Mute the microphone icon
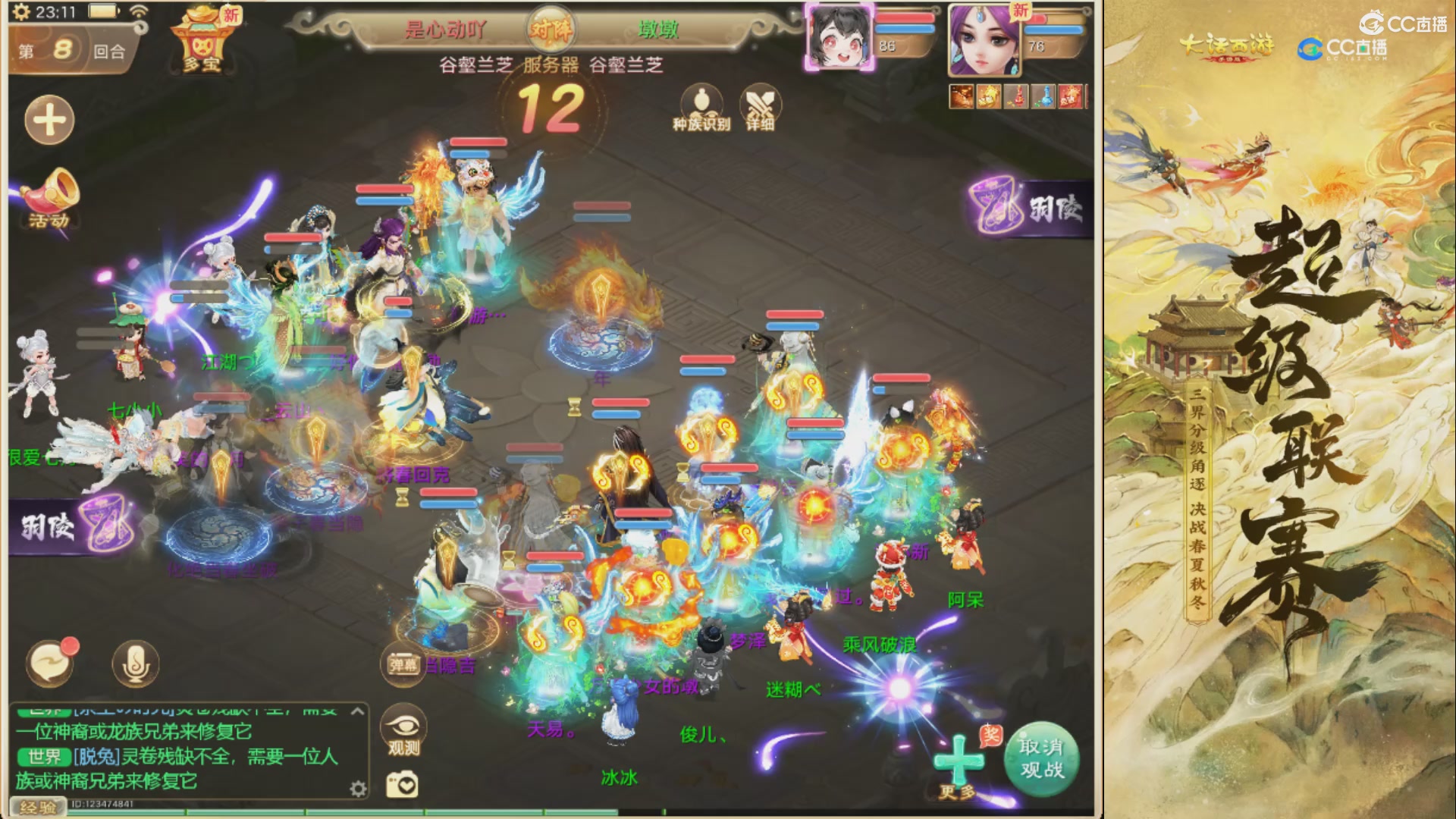This screenshot has width=1456, height=819. coord(134,663)
